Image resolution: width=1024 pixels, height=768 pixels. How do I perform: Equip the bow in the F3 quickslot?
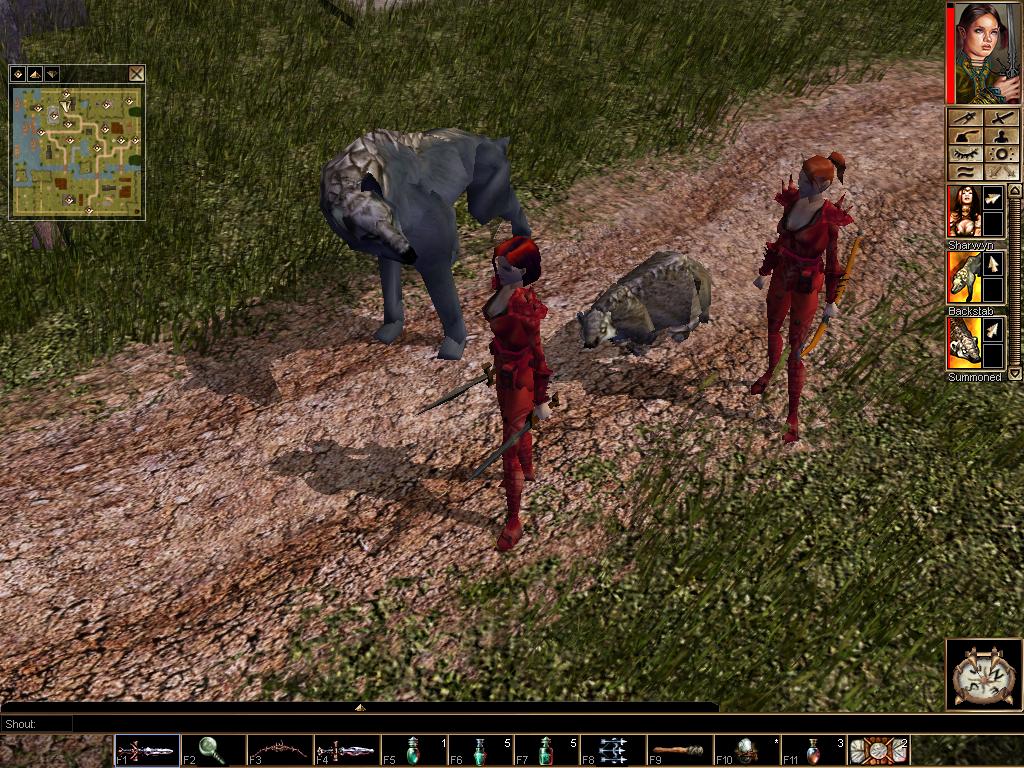tap(280, 750)
